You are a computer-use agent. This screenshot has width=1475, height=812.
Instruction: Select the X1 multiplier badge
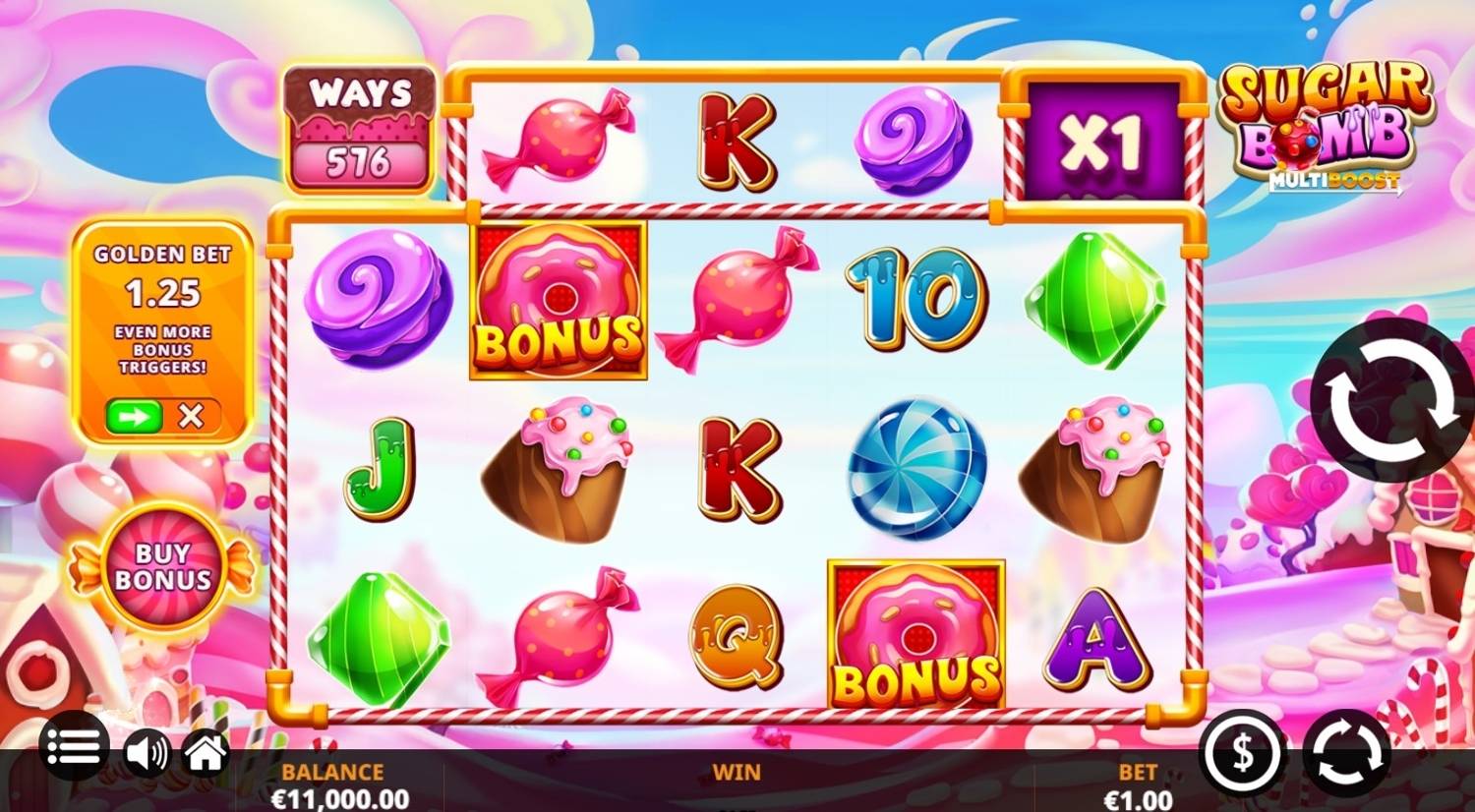(1101, 138)
